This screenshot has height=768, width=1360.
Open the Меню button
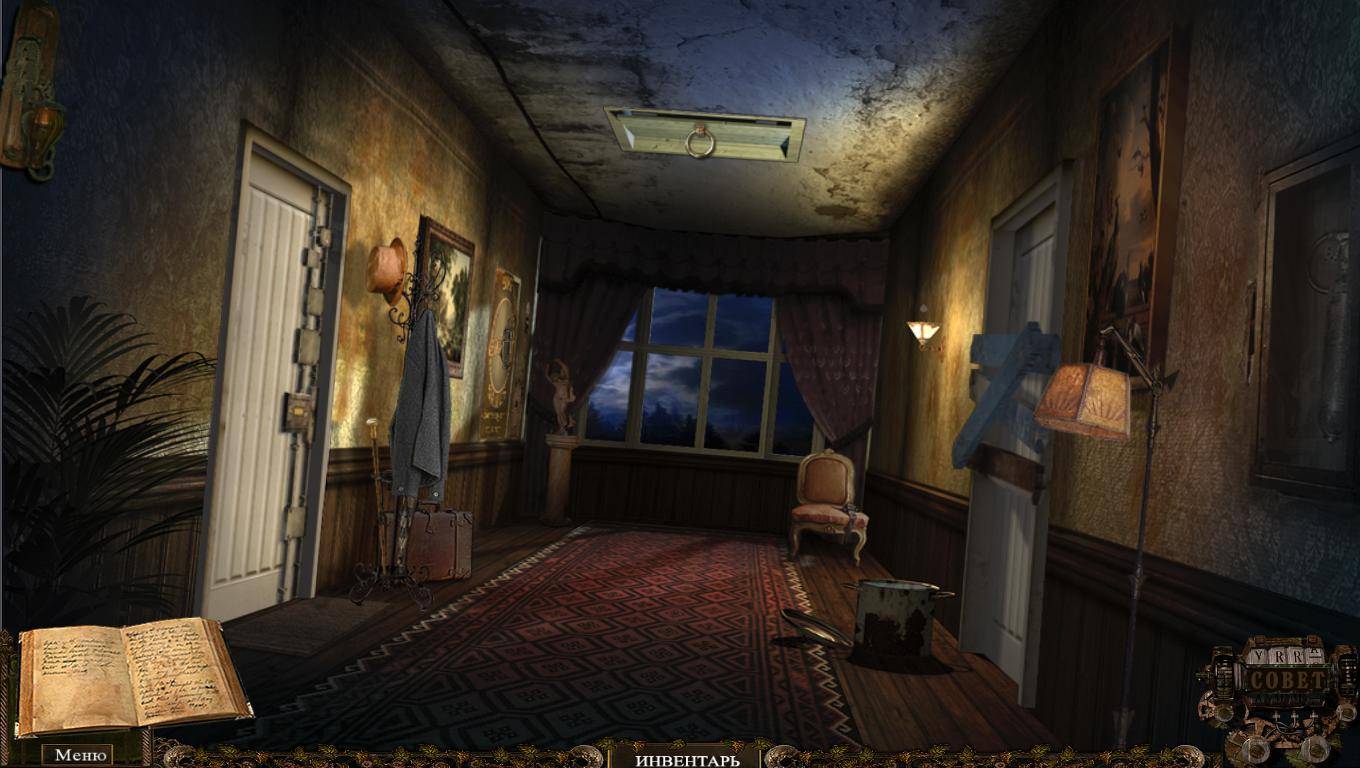80,755
